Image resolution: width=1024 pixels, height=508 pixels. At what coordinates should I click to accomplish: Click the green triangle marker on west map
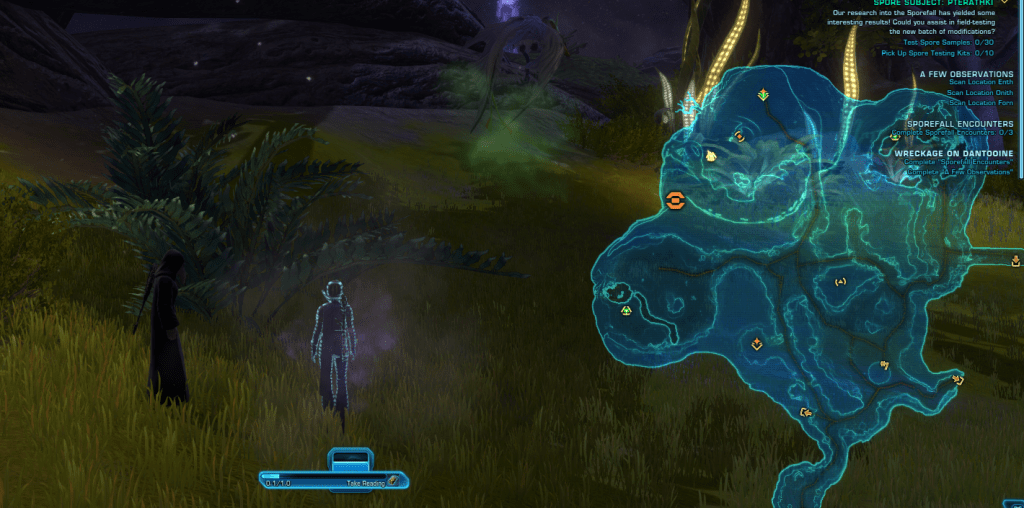[x=626, y=310]
